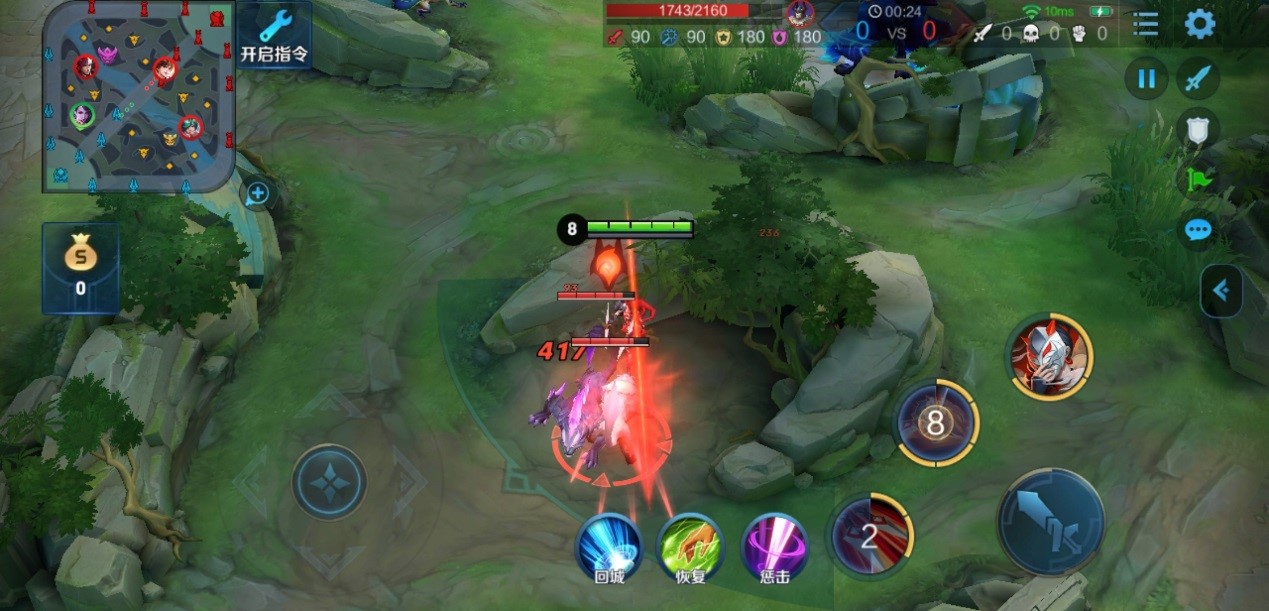Send the sword attack signal
This screenshot has height=611, width=1269.
click(x=1197, y=78)
